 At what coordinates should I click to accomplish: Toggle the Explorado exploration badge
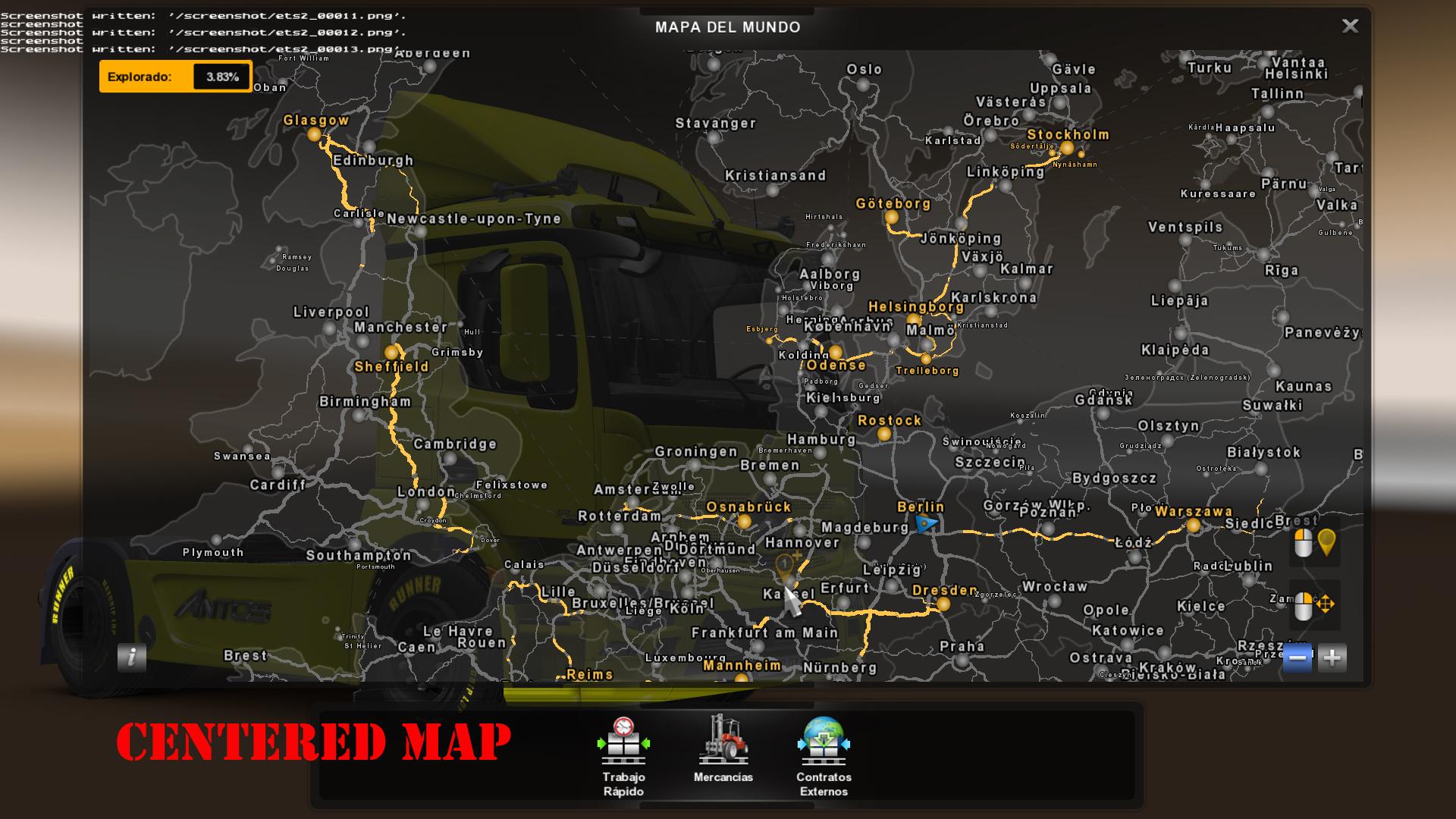pos(174,76)
